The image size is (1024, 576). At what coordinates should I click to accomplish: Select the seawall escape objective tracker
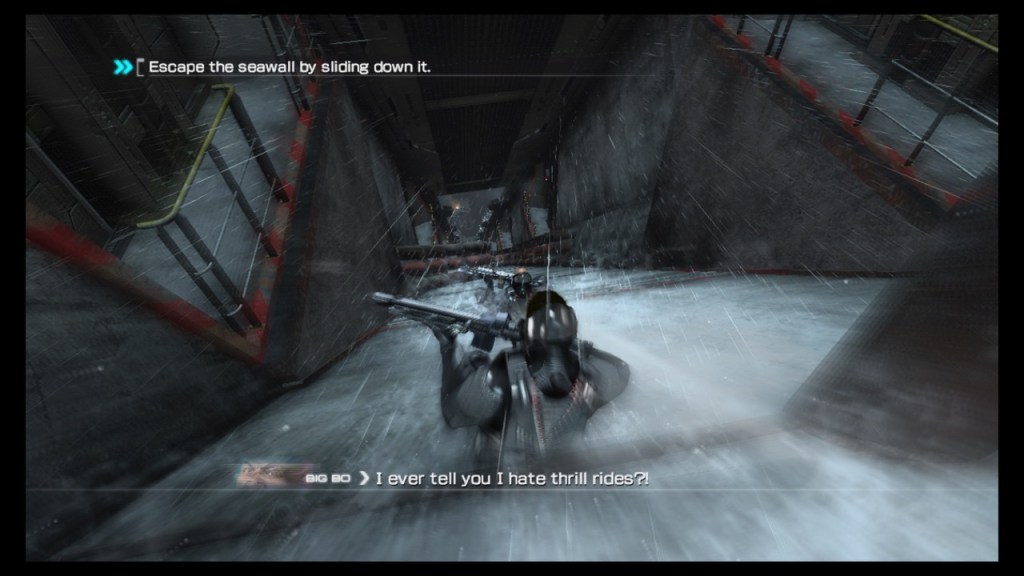[290, 67]
